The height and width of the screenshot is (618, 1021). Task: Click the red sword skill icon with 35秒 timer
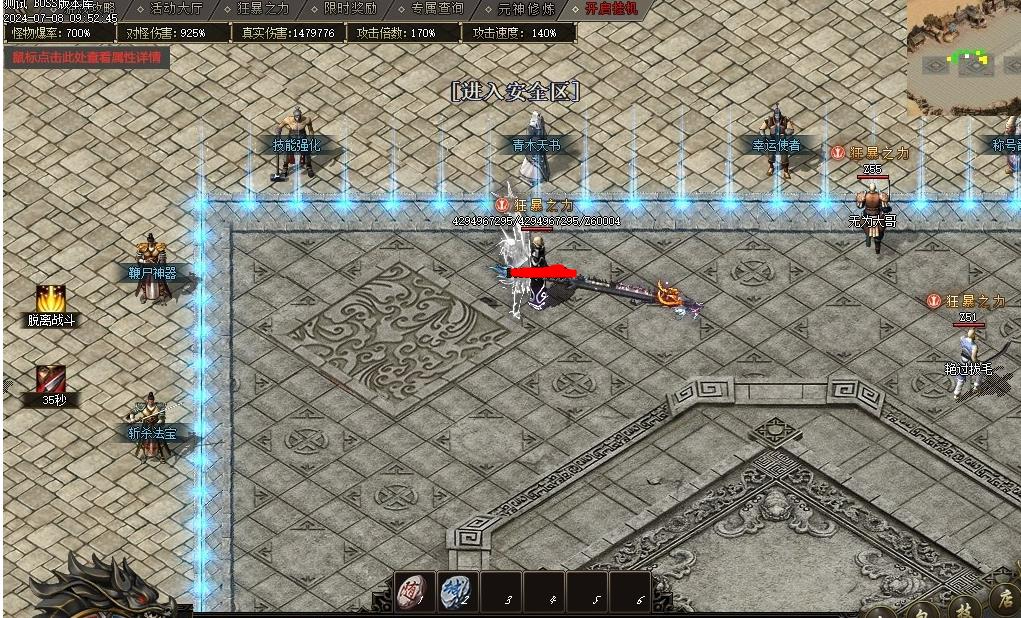[x=51, y=379]
